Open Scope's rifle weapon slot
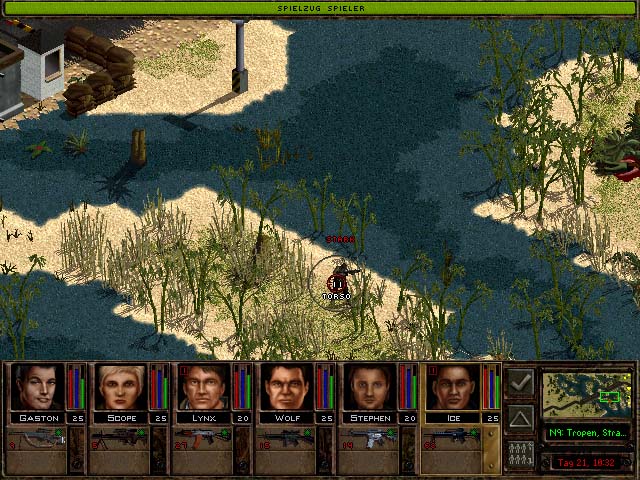Screen dimensions: 640x480 [x=119, y=438]
